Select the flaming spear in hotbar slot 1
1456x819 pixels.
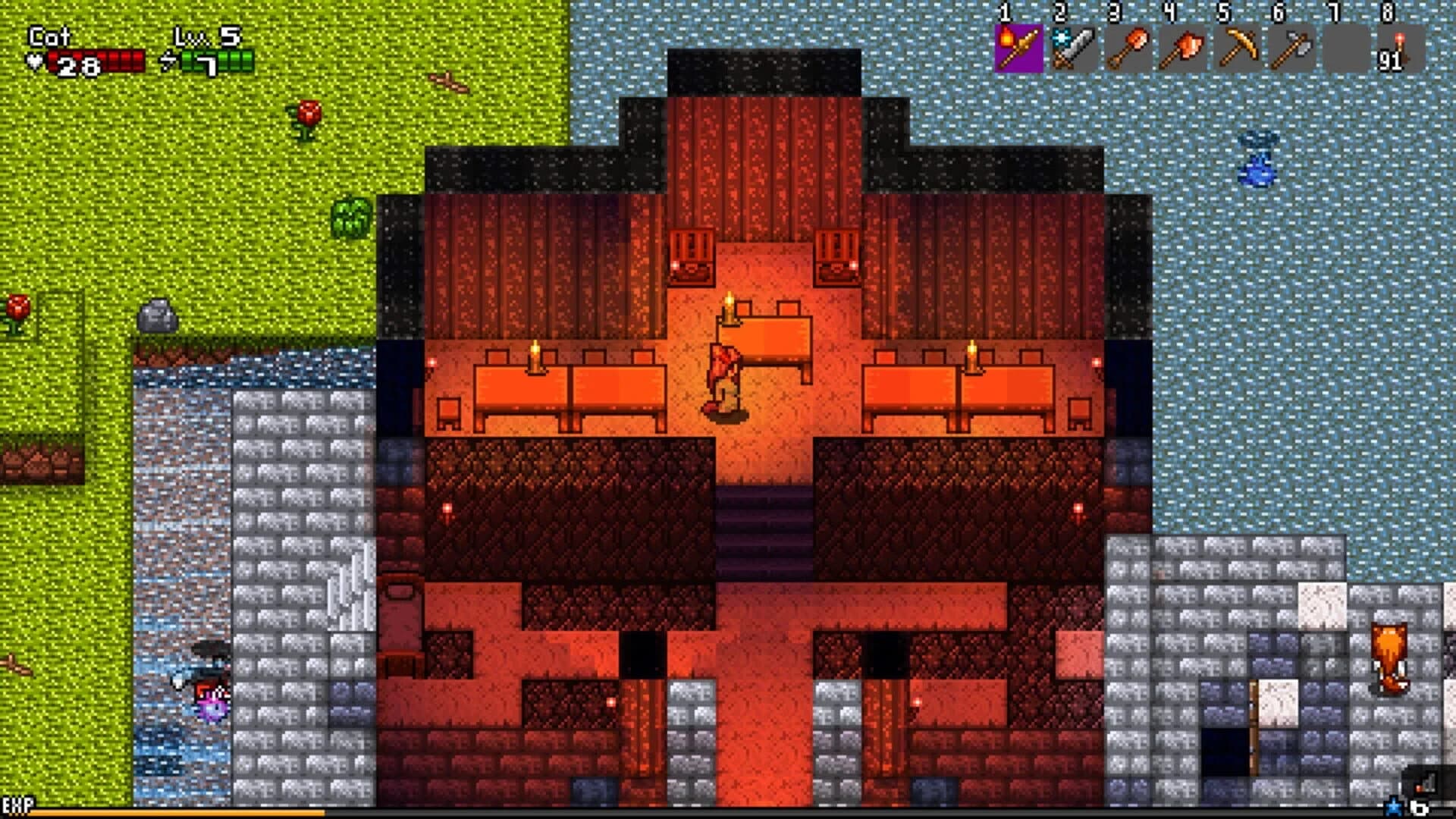(1018, 49)
